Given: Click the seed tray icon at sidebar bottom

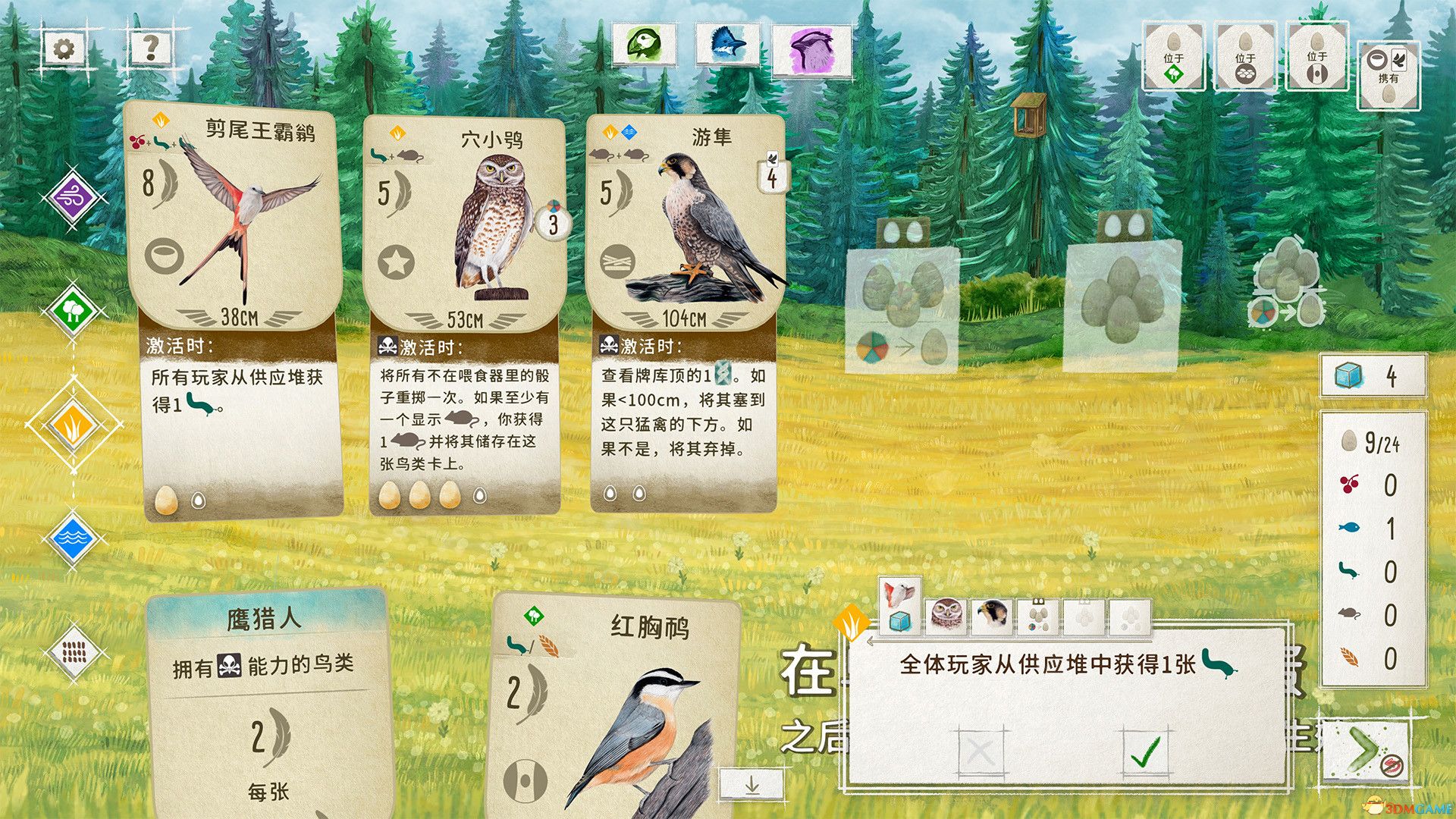Looking at the screenshot, I should coord(72,651).
